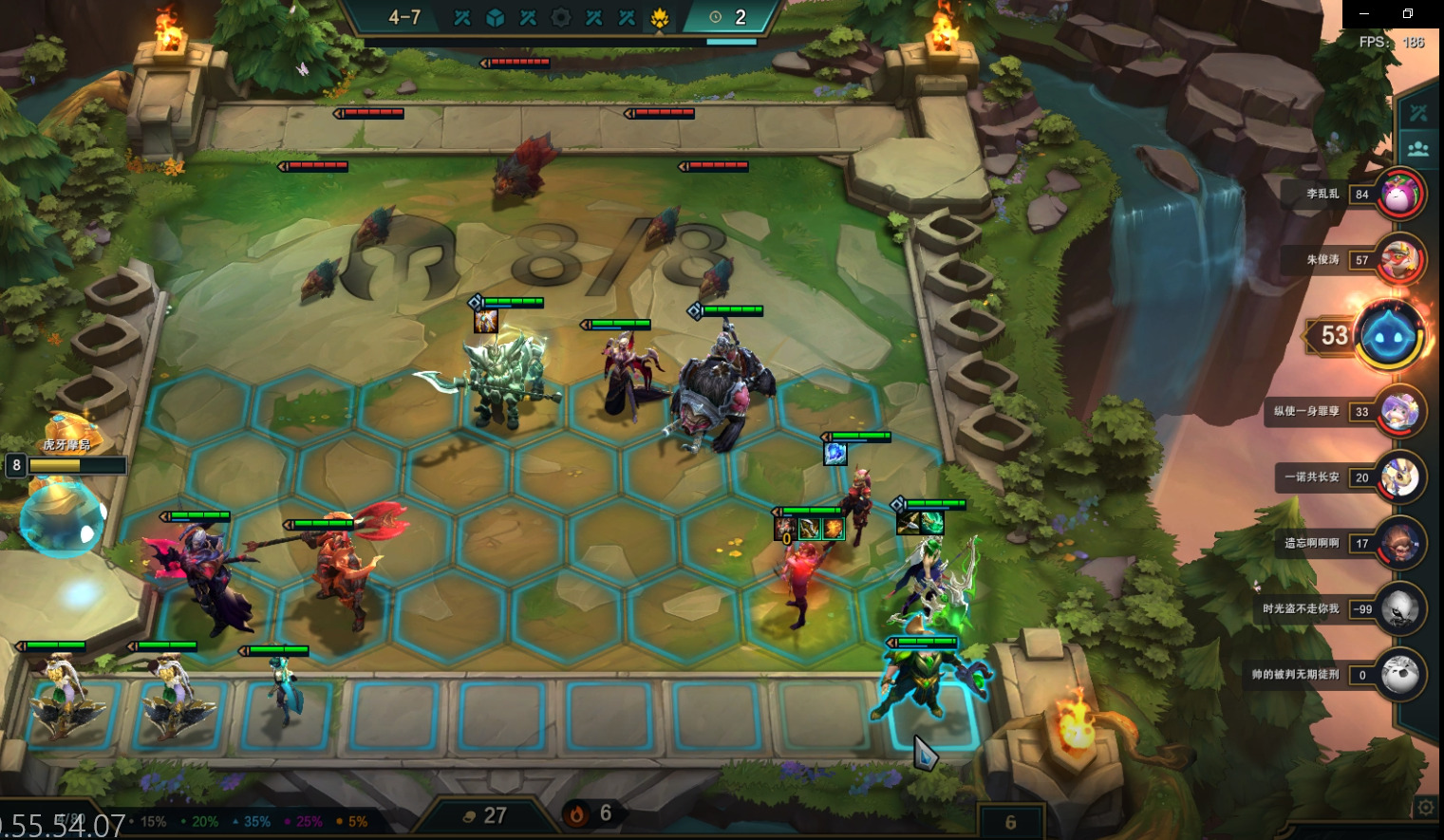This screenshot has width=1444, height=840.
Task: Click the flame win-streak icon
Action: [x=576, y=814]
